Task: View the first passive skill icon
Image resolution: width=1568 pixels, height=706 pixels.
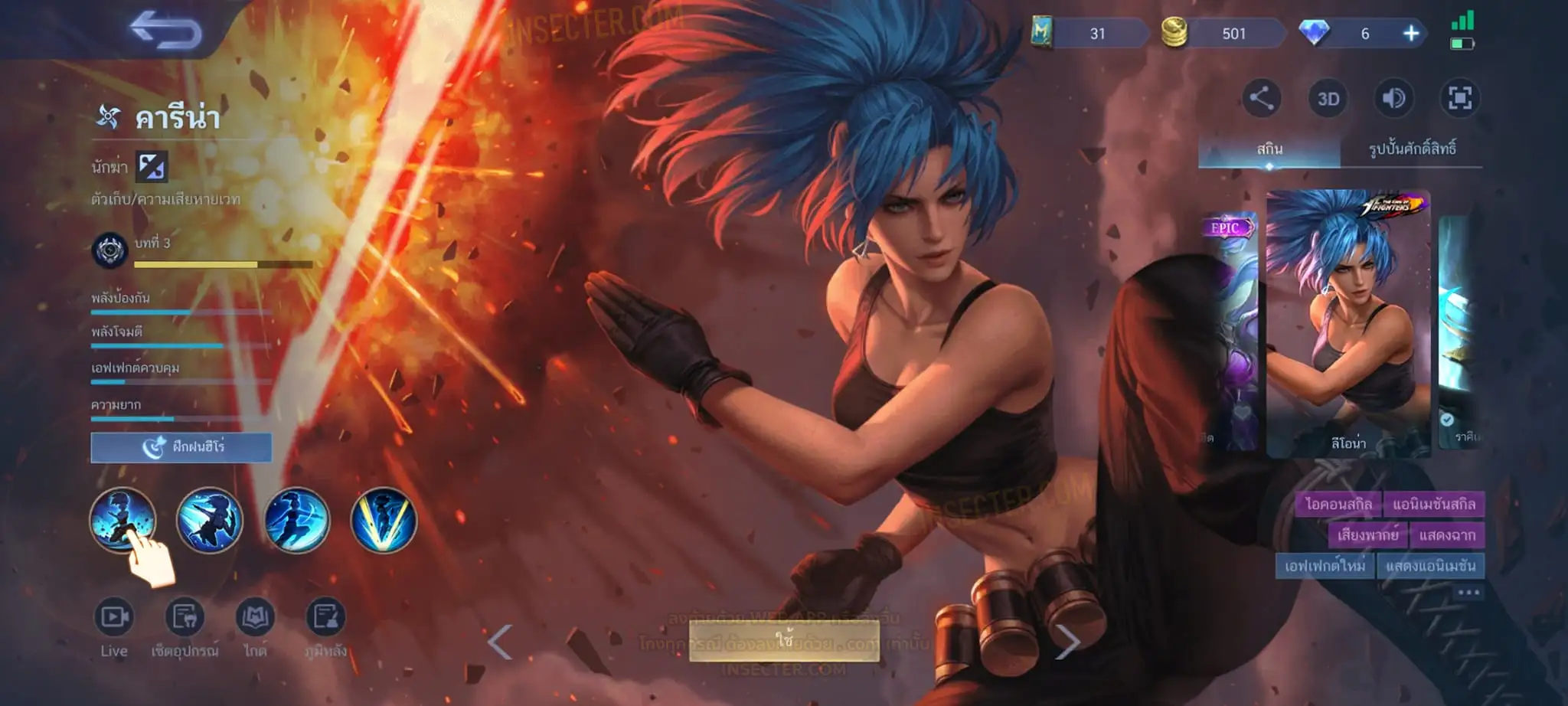Action: click(x=122, y=520)
